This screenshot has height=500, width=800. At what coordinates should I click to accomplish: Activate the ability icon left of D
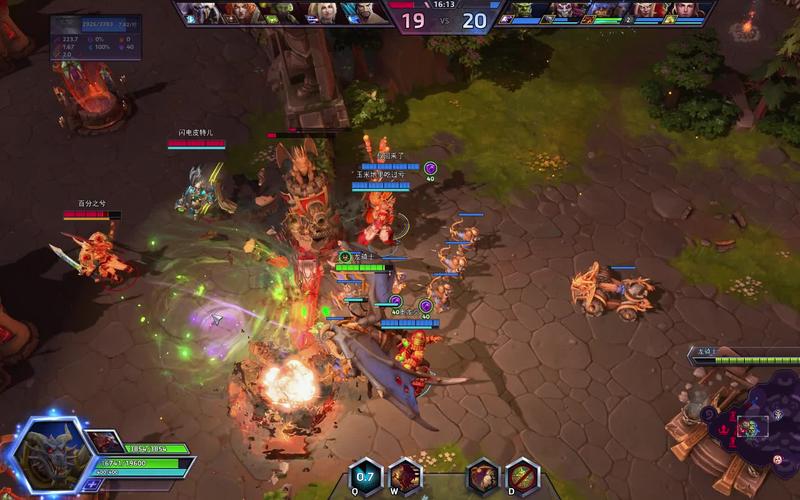tap(483, 476)
